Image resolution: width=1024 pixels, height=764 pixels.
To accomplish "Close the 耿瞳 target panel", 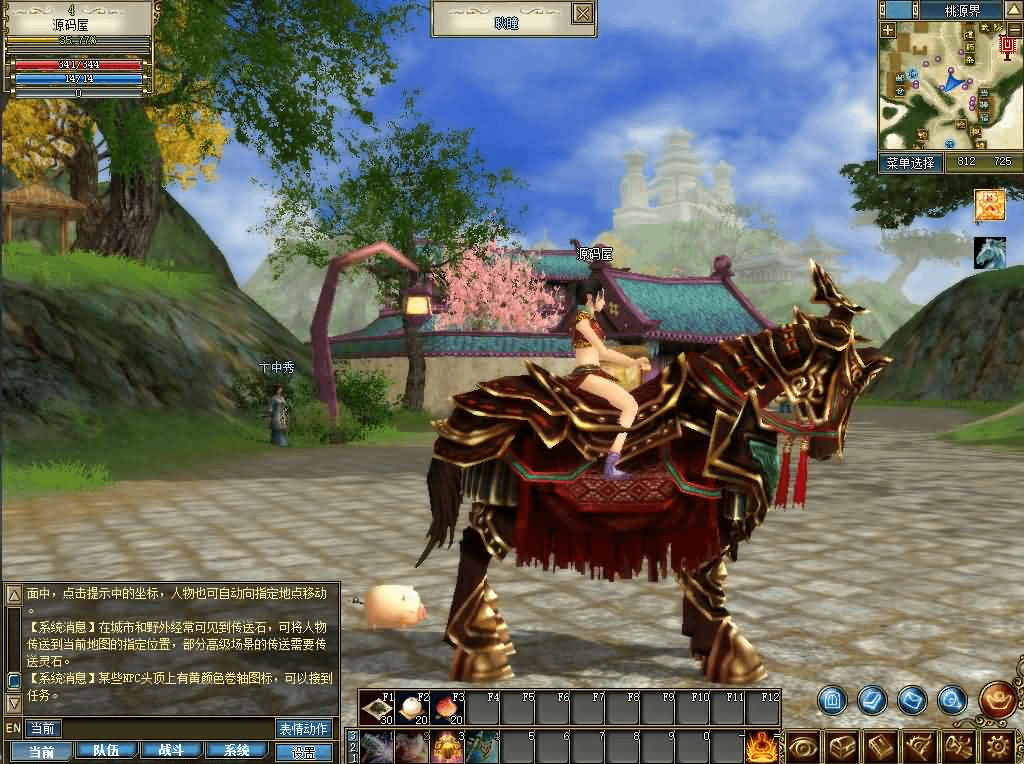I will click(x=583, y=13).
